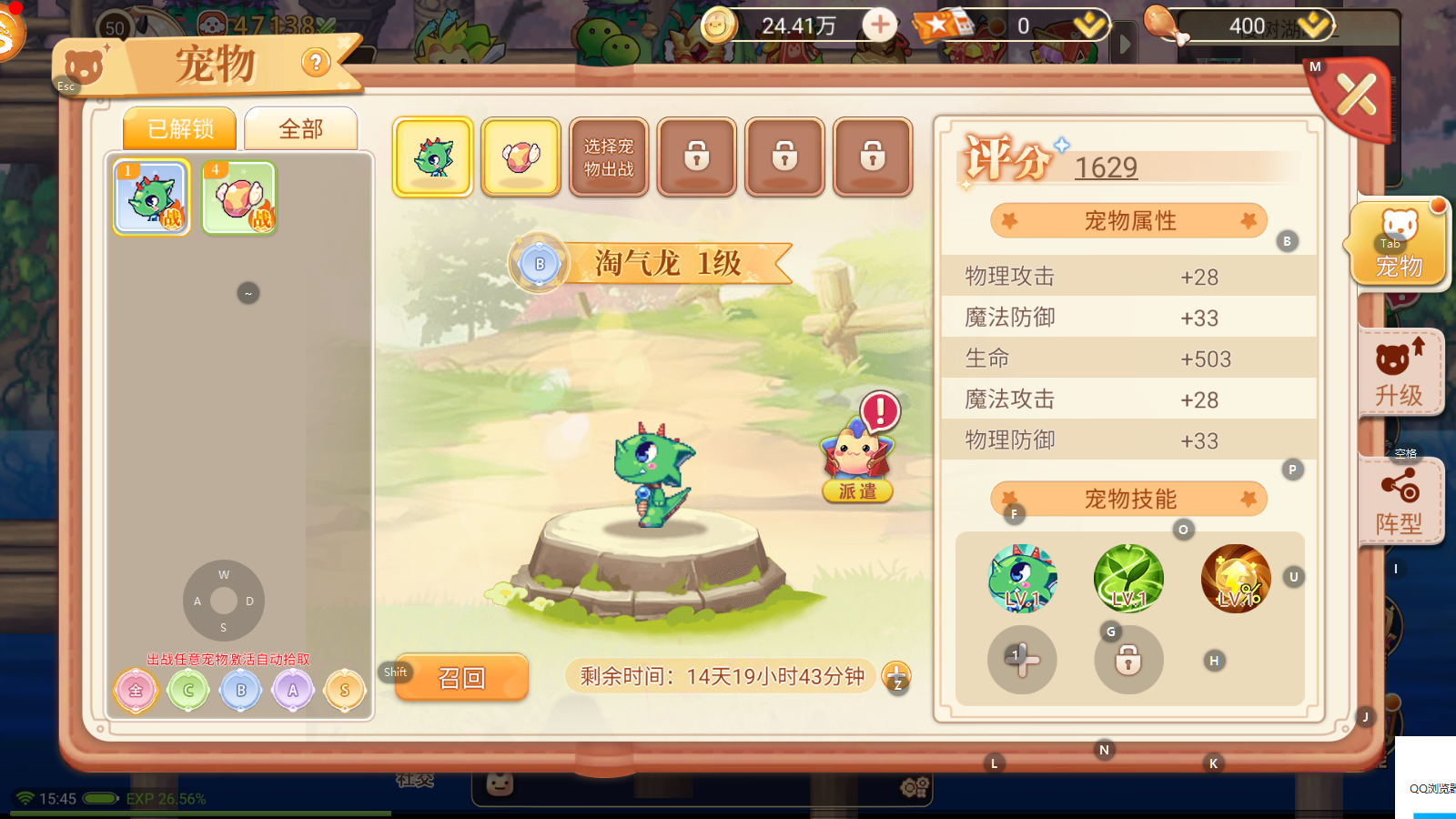Open the pet help question mark
This screenshot has height=819, width=1456.
tap(316, 63)
